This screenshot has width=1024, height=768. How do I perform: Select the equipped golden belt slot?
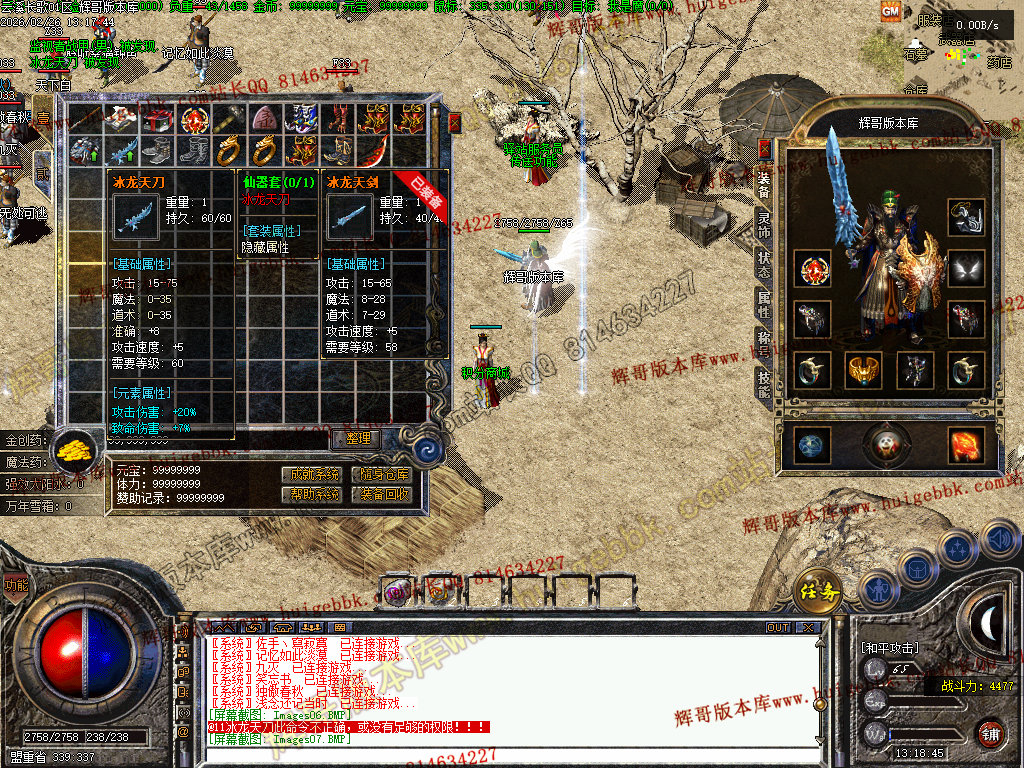click(862, 370)
